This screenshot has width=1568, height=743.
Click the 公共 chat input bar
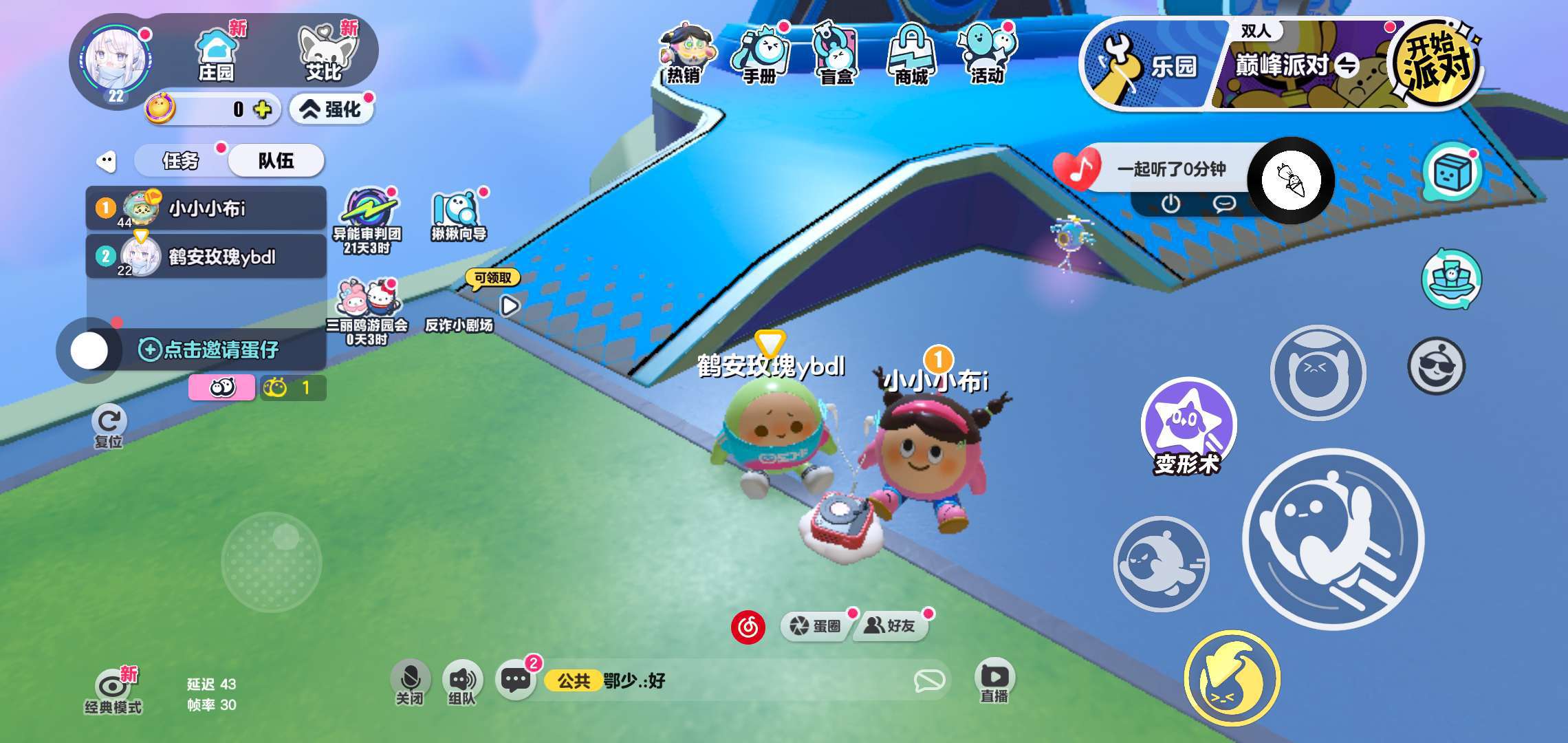[743, 681]
